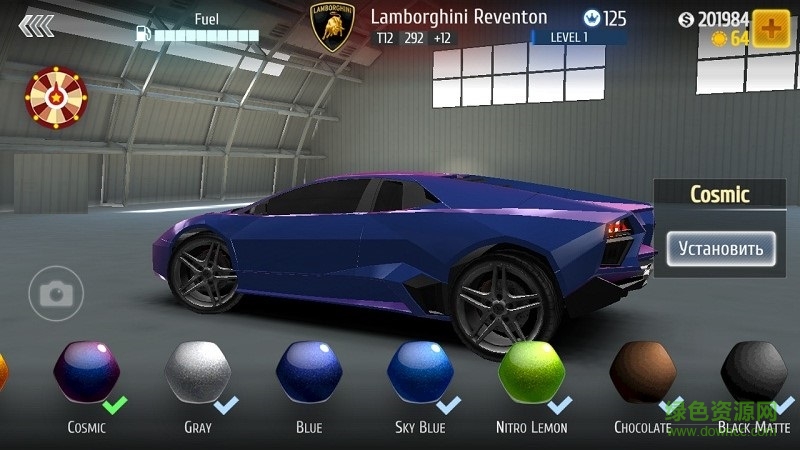Screen dimensions: 800x450
Task: Click the Lamborghini brand logo
Action: (x=333, y=27)
